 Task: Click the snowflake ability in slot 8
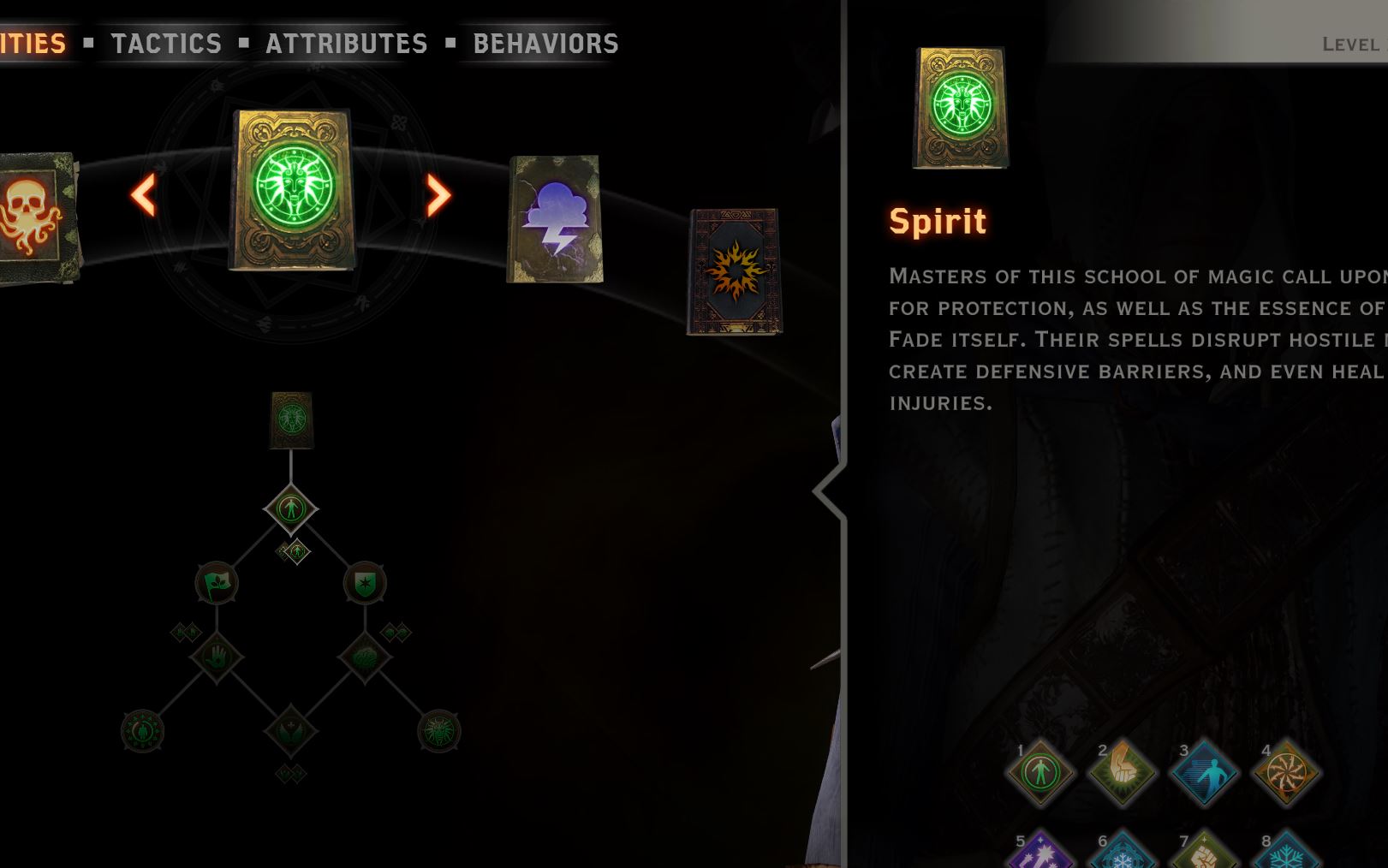tap(1287, 855)
